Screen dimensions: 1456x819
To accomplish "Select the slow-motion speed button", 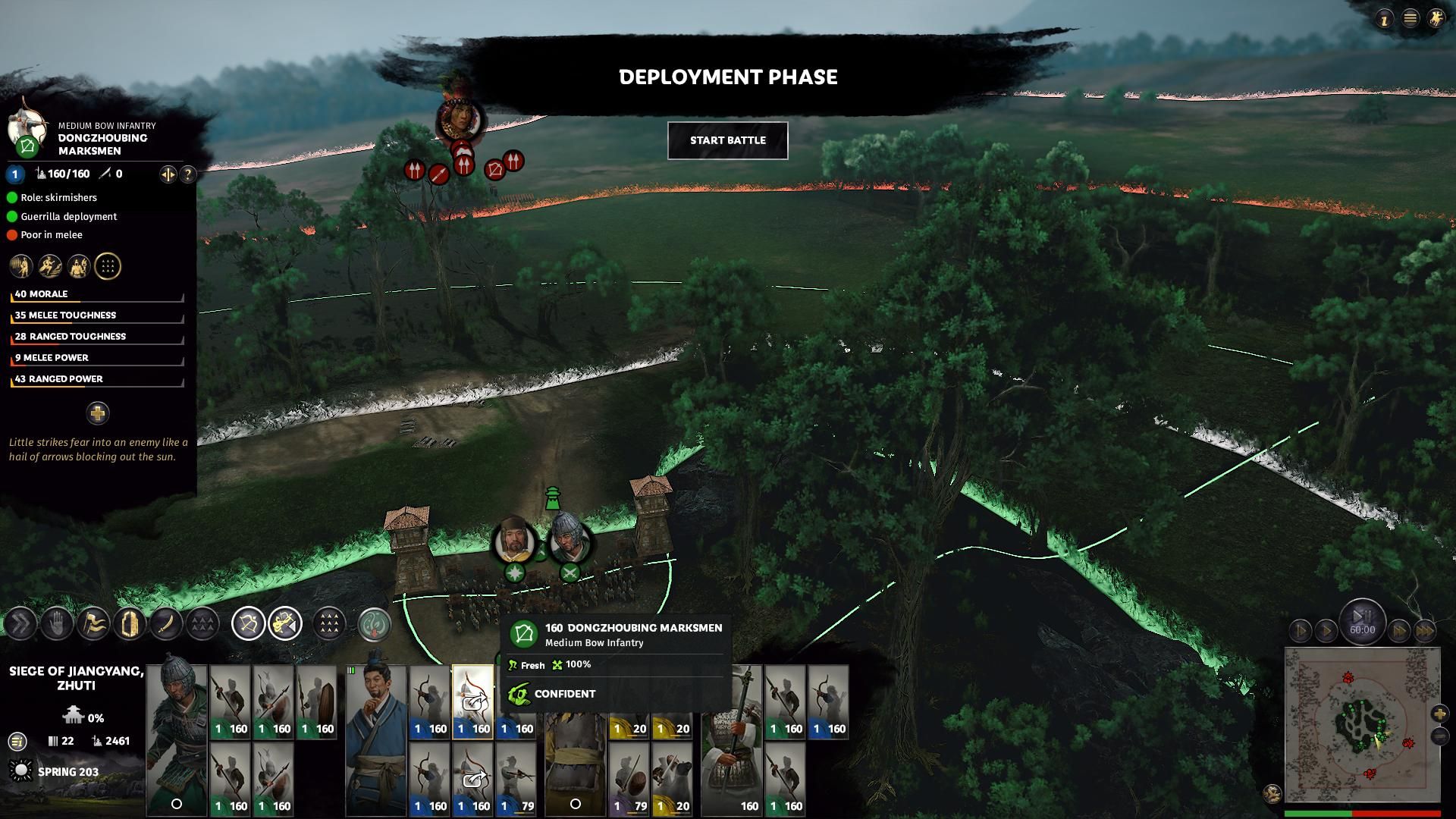I will click(1301, 630).
